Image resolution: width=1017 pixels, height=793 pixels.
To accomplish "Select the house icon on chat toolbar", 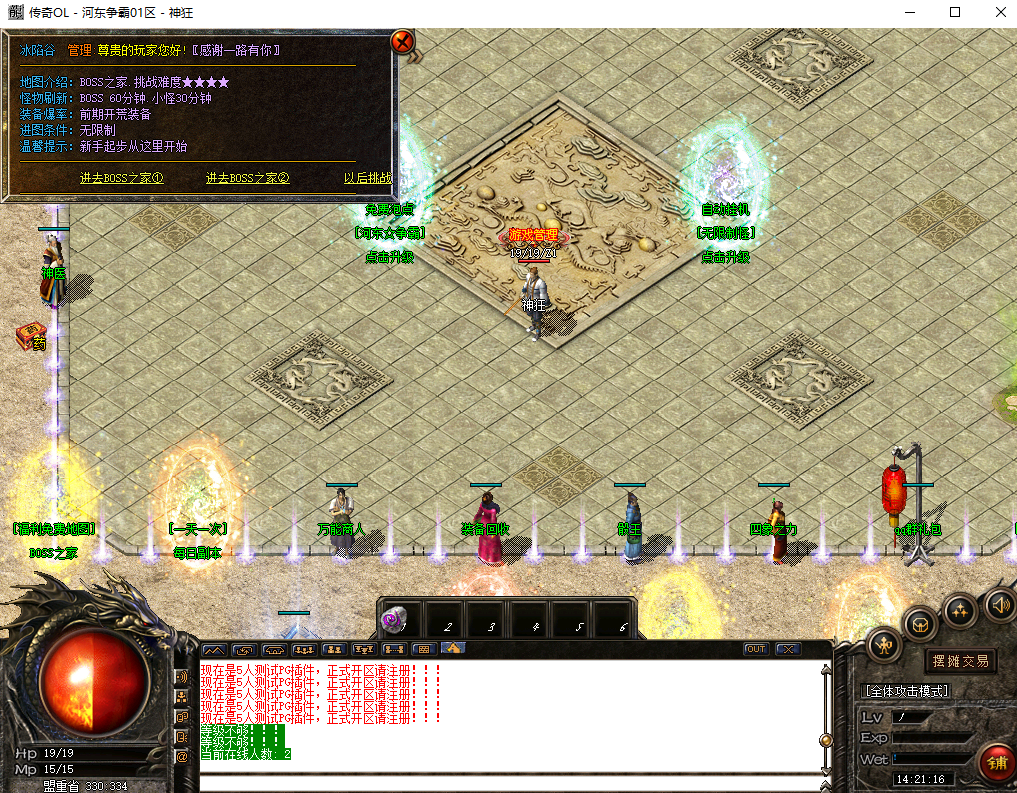I will point(453,648).
